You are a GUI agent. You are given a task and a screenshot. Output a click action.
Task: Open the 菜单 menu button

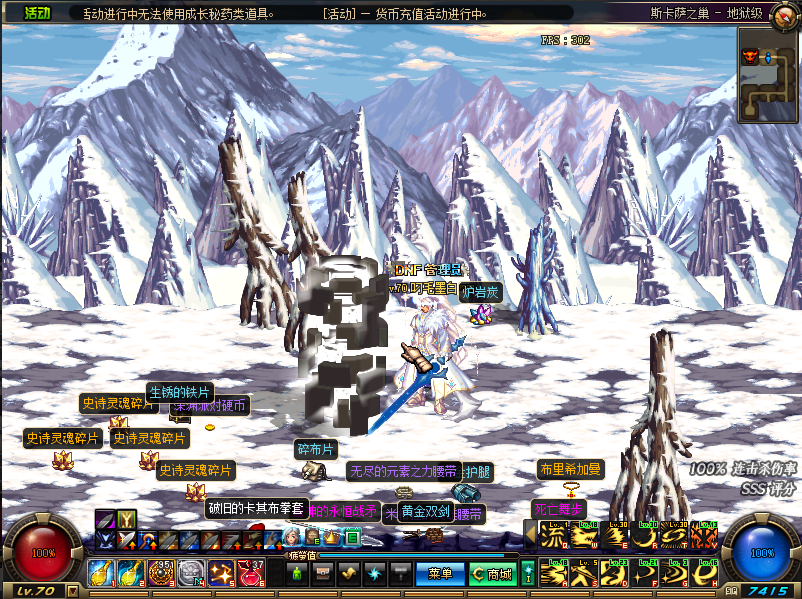tap(440, 574)
